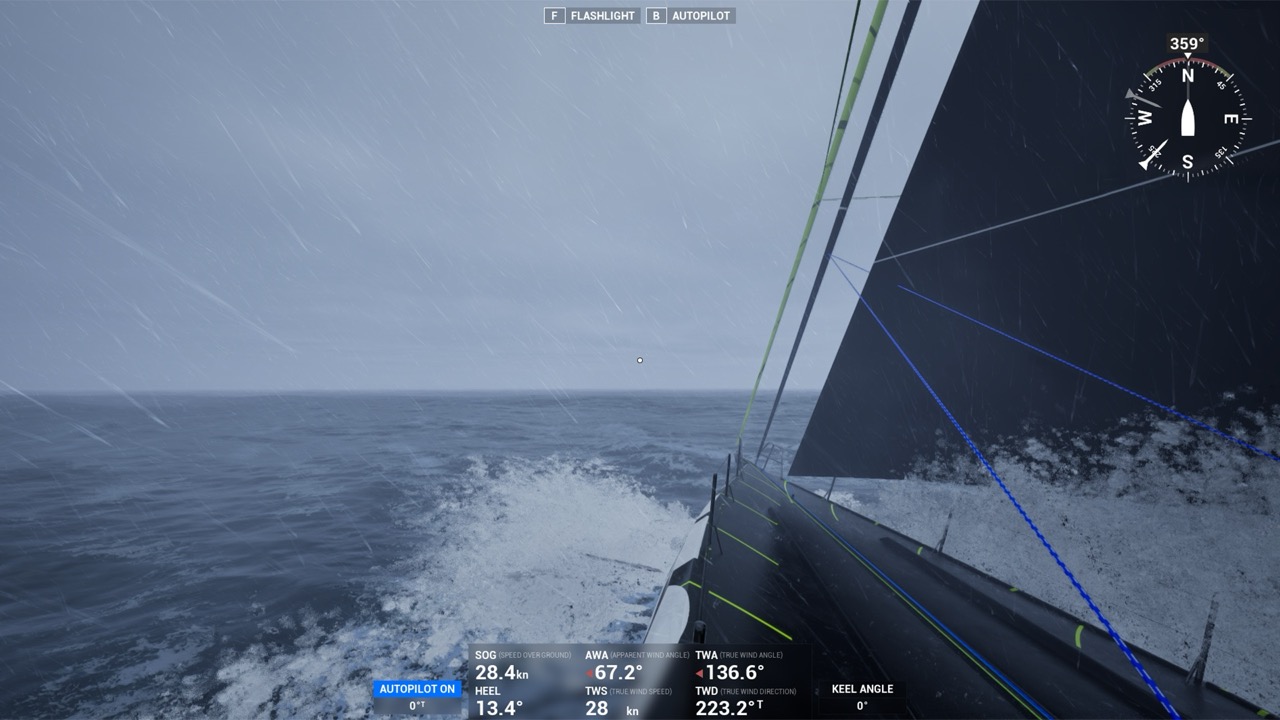Click the red arrow beside the AWA value
This screenshot has width=1280, height=720.
pyautogui.click(x=588, y=672)
